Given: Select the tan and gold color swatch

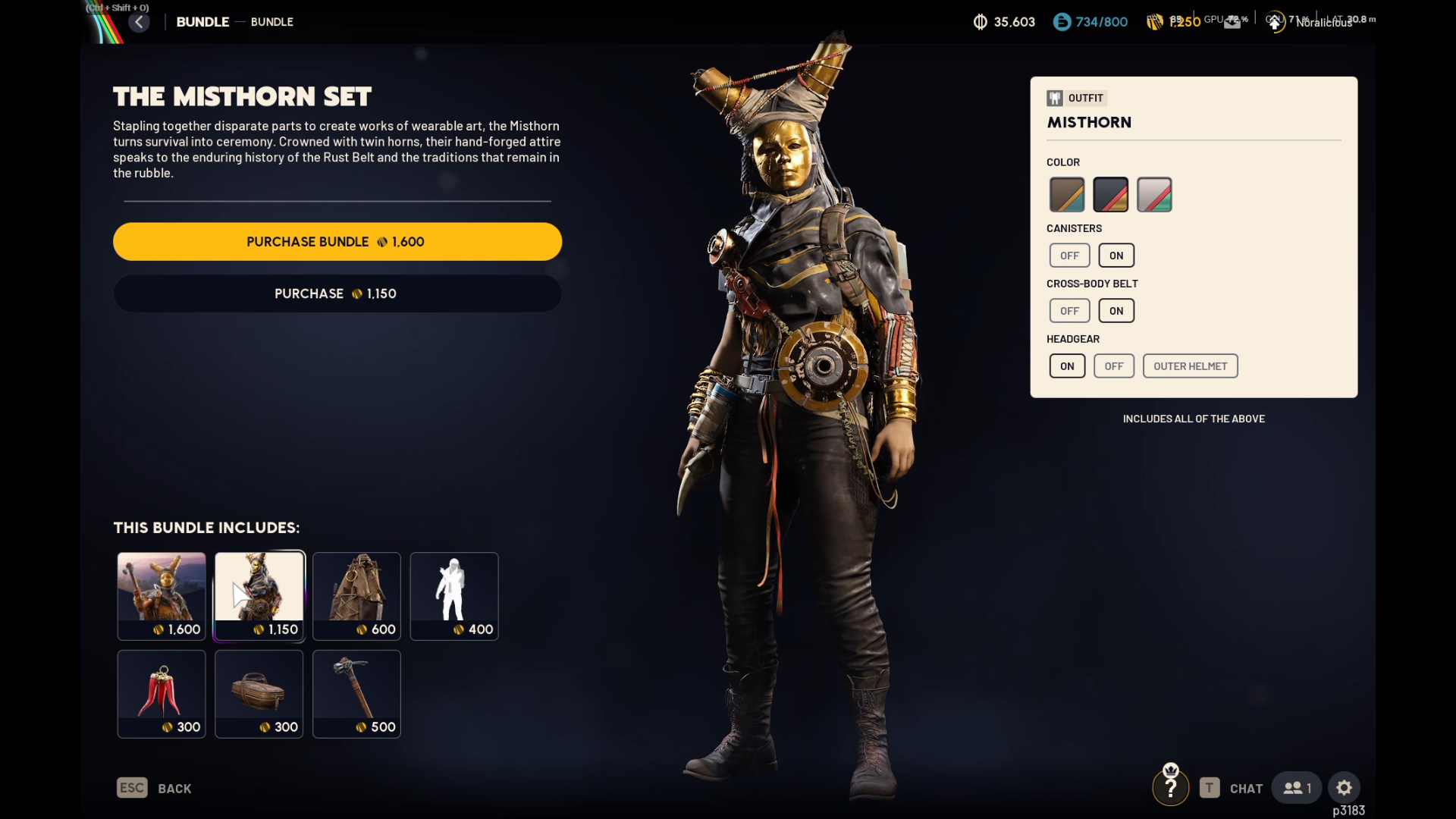Looking at the screenshot, I should pyautogui.click(x=1066, y=195).
